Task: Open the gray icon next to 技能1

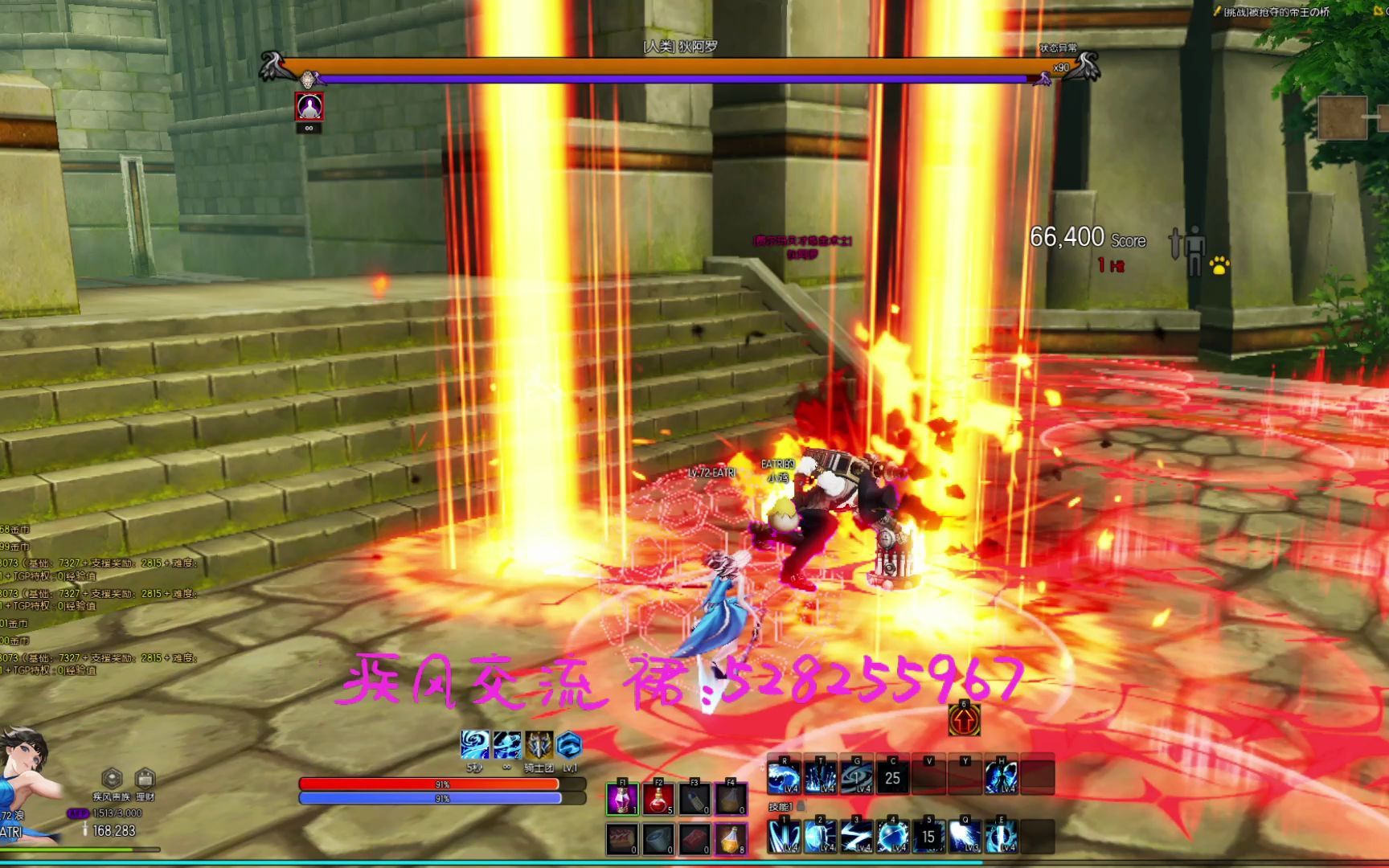Action: (800, 806)
